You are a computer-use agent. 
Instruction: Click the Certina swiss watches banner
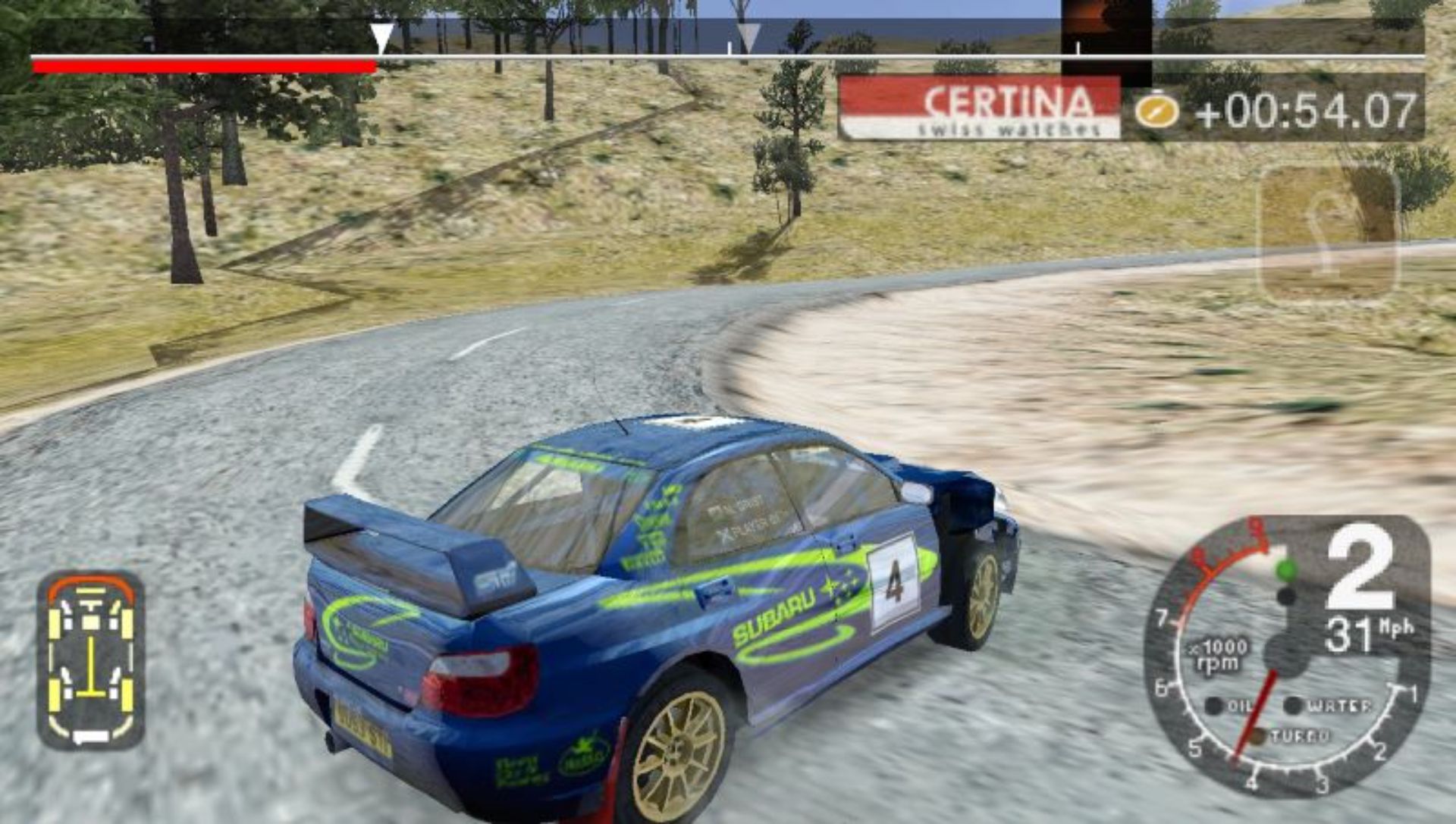pos(980,108)
